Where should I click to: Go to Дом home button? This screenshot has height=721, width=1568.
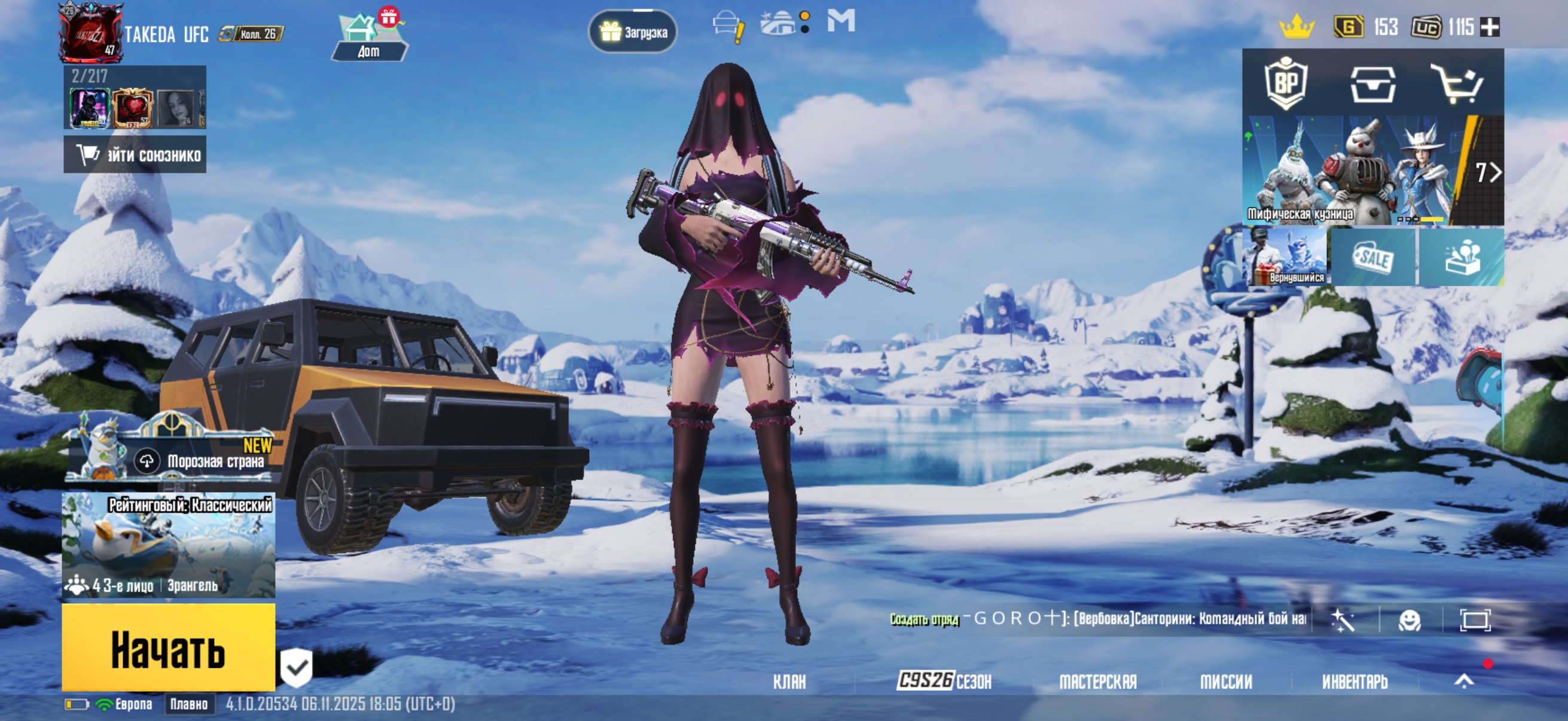[x=369, y=38]
